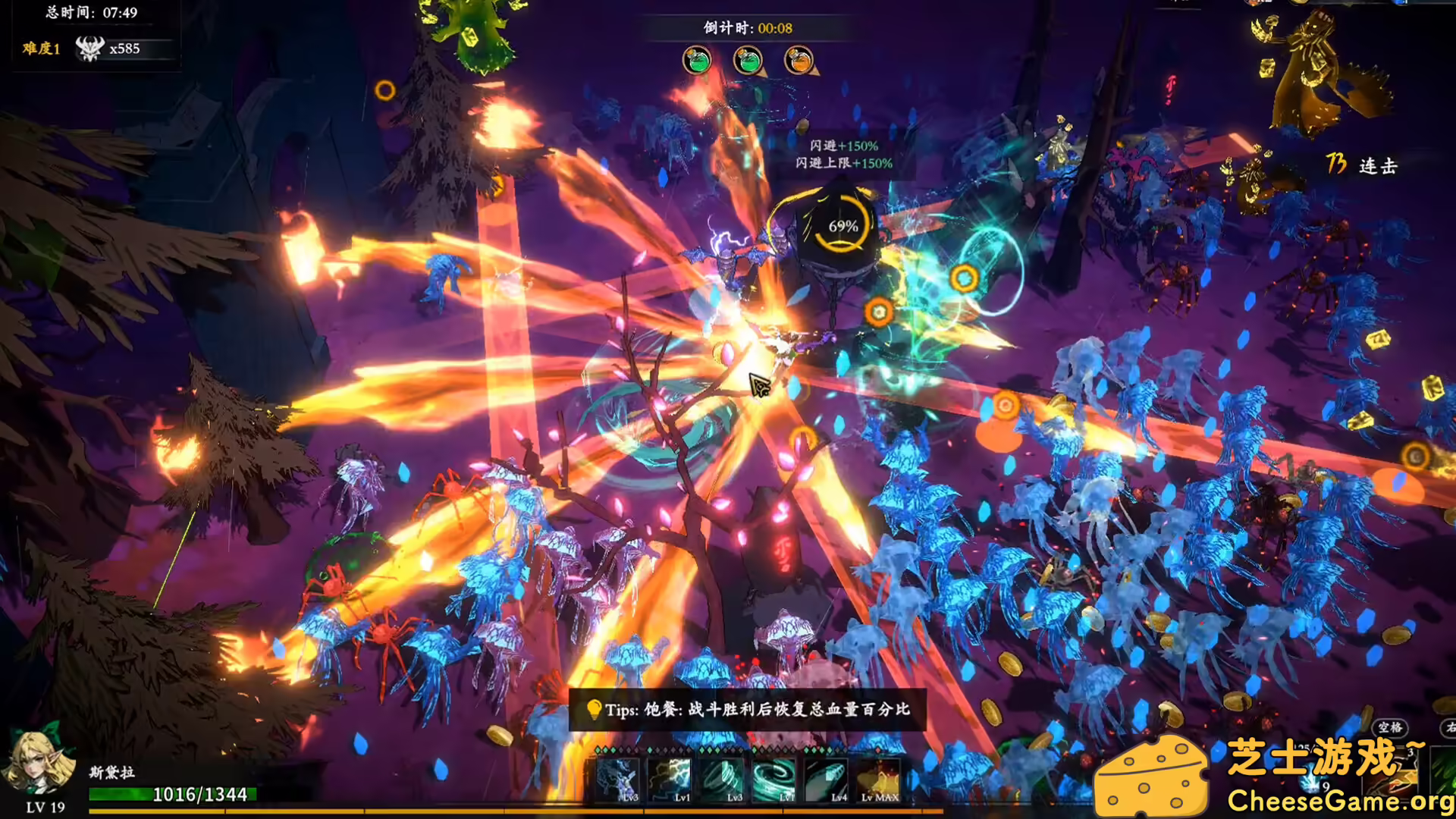Select the 倒计时 00:08 countdown banner

click(x=747, y=27)
